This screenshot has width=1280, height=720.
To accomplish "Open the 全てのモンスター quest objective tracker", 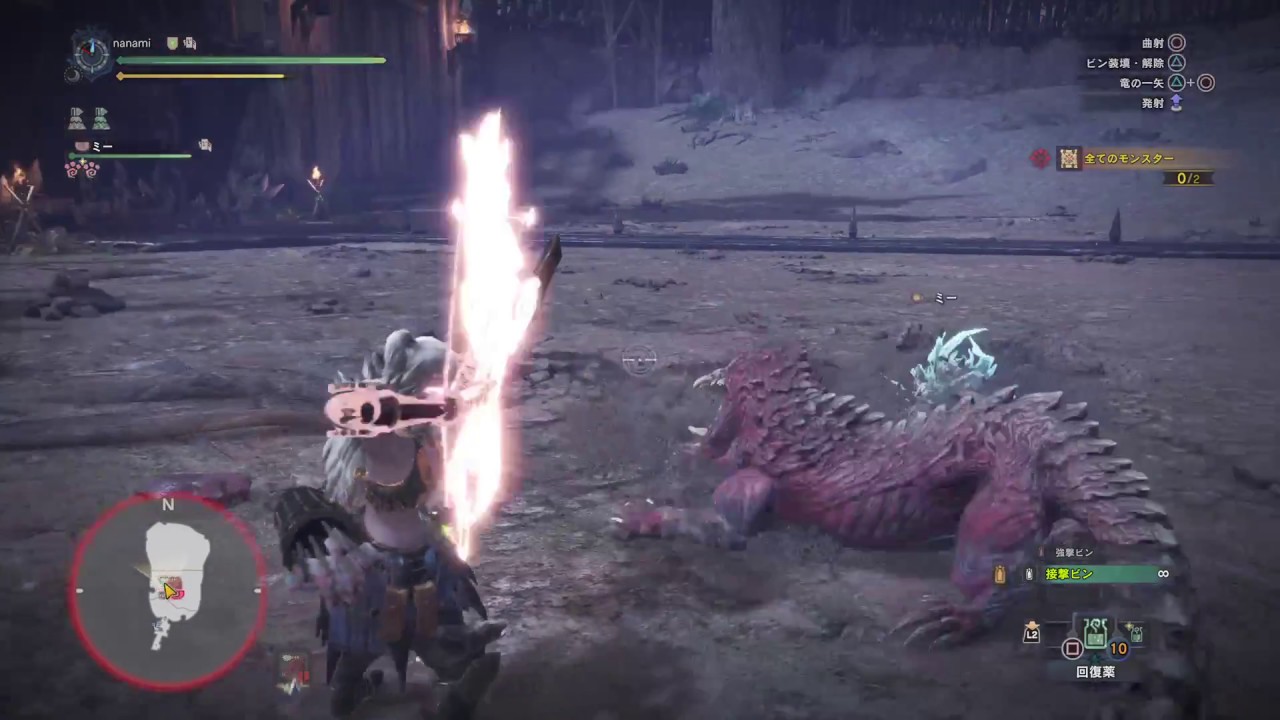I will pyautogui.click(x=1129, y=158).
